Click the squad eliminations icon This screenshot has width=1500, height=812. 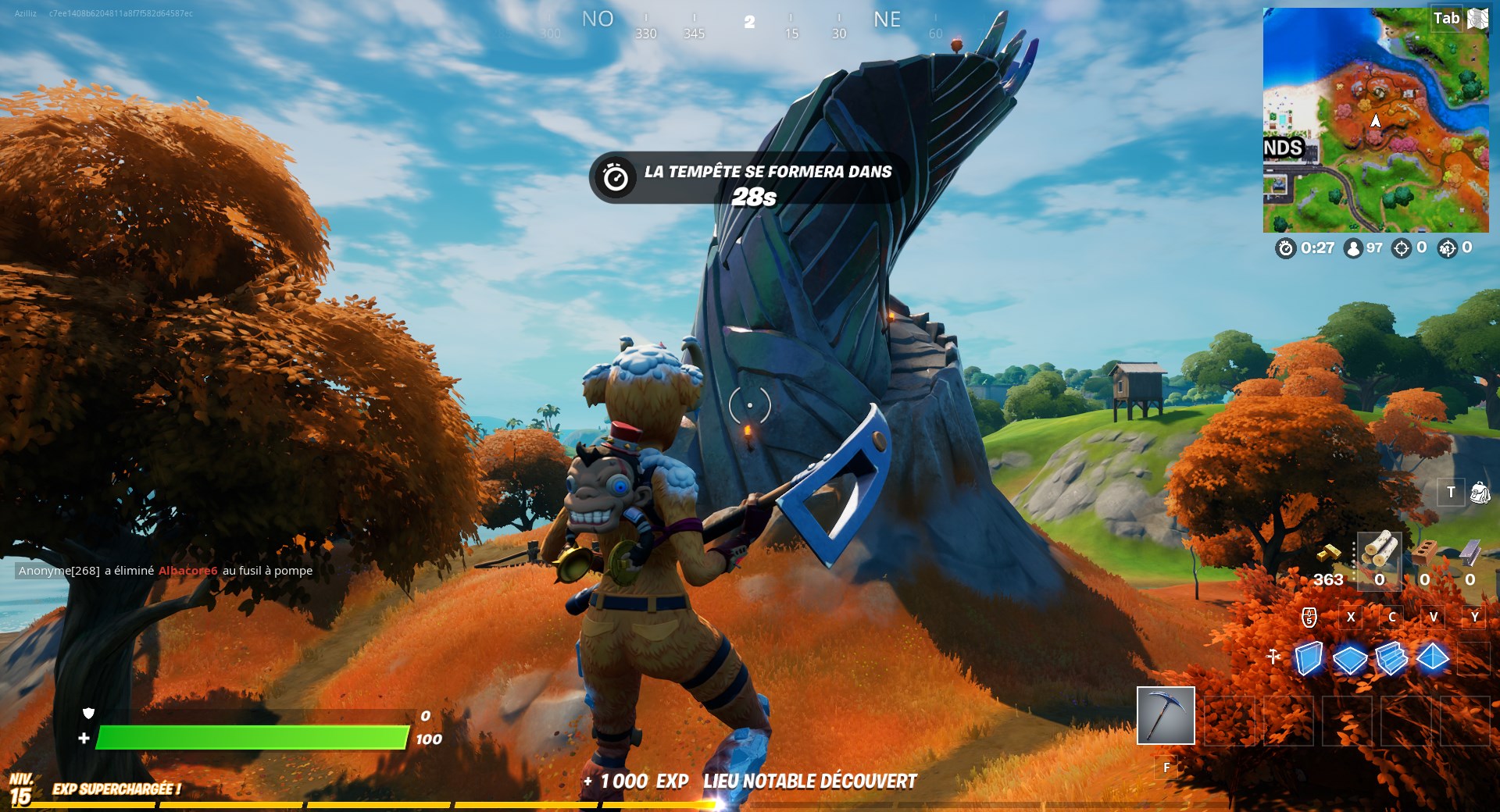[x=1447, y=248]
